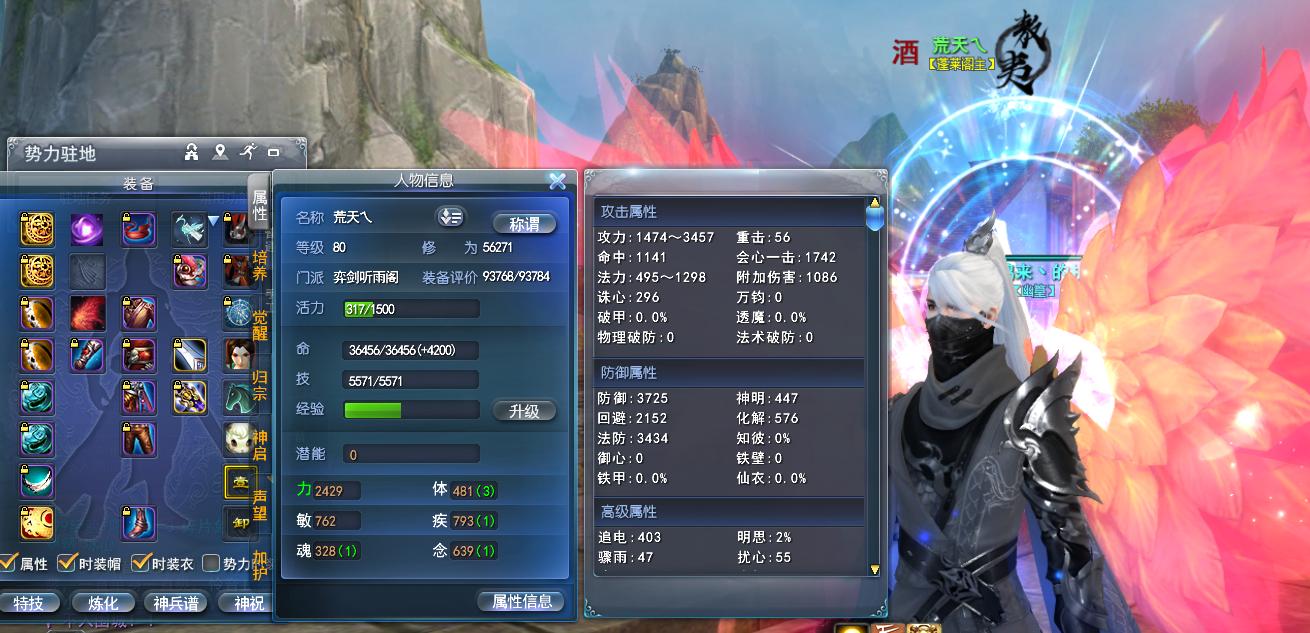This screenshot has width=1310, height=633.
Task: Click the 炼化 refine button
Action: point(103,603)
